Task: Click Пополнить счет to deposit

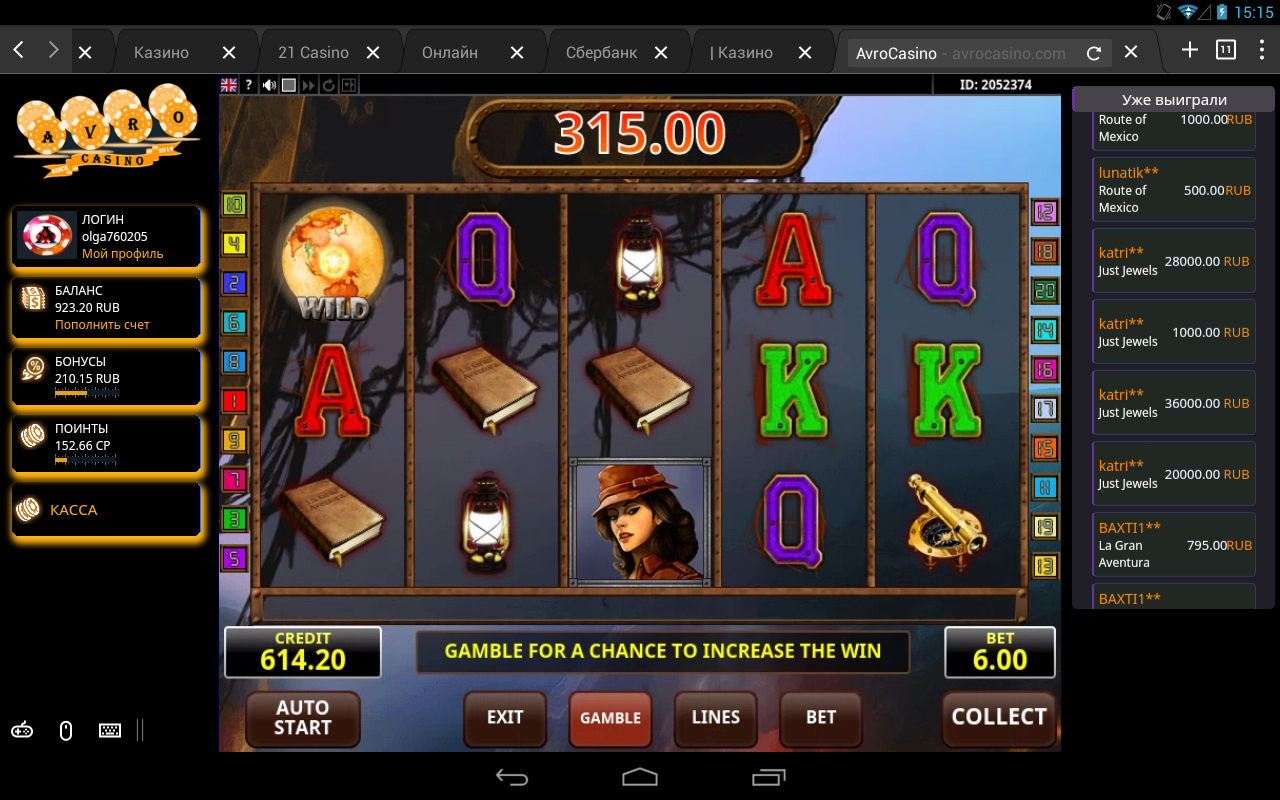Action: 102,325
